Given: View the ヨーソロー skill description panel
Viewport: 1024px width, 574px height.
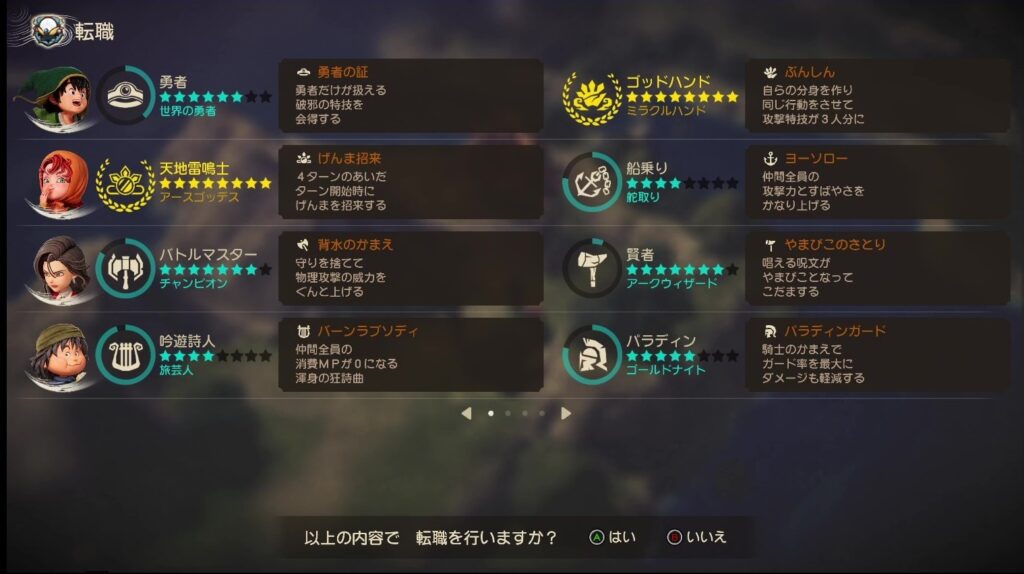Looking at the screenshot, I should click(877, 182).
